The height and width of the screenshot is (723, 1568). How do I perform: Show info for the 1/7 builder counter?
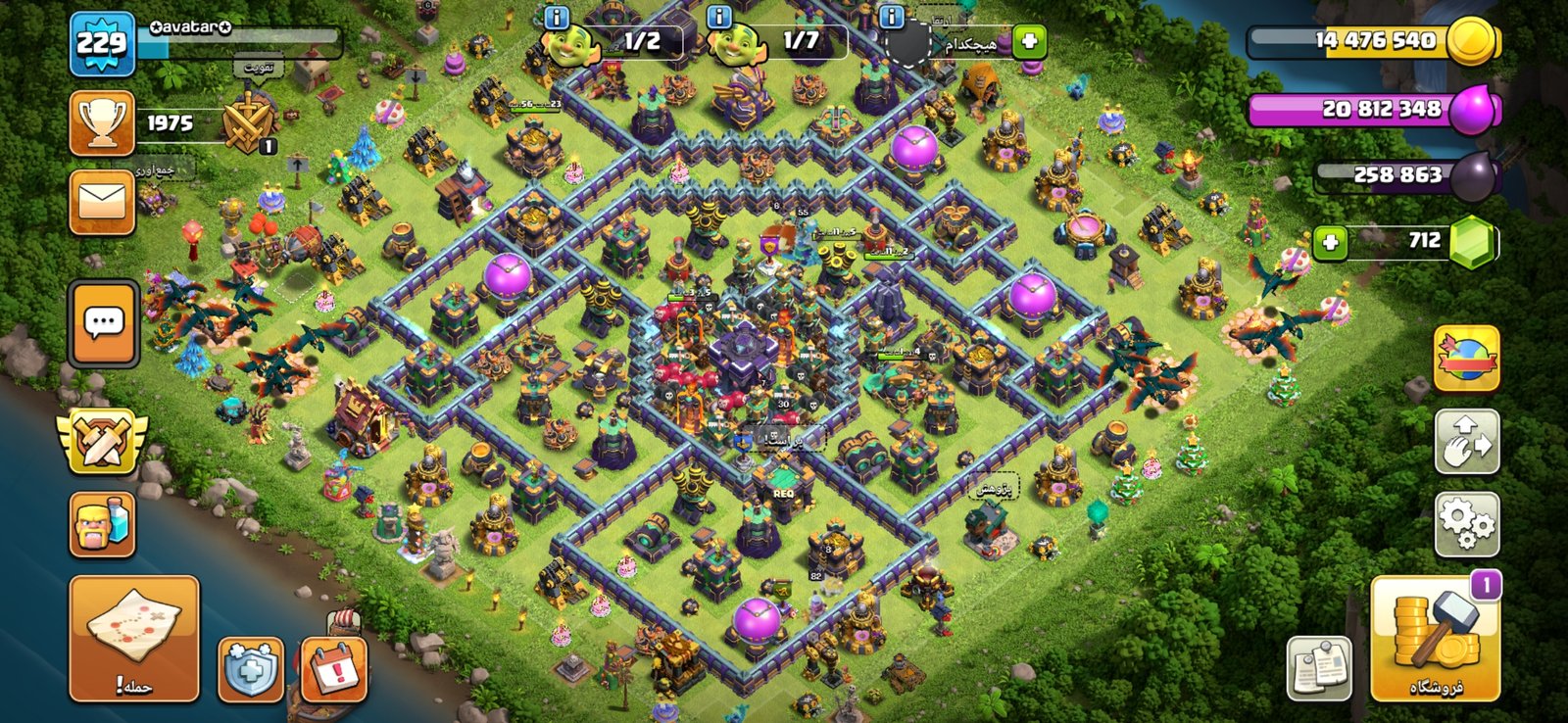point(719,18)
